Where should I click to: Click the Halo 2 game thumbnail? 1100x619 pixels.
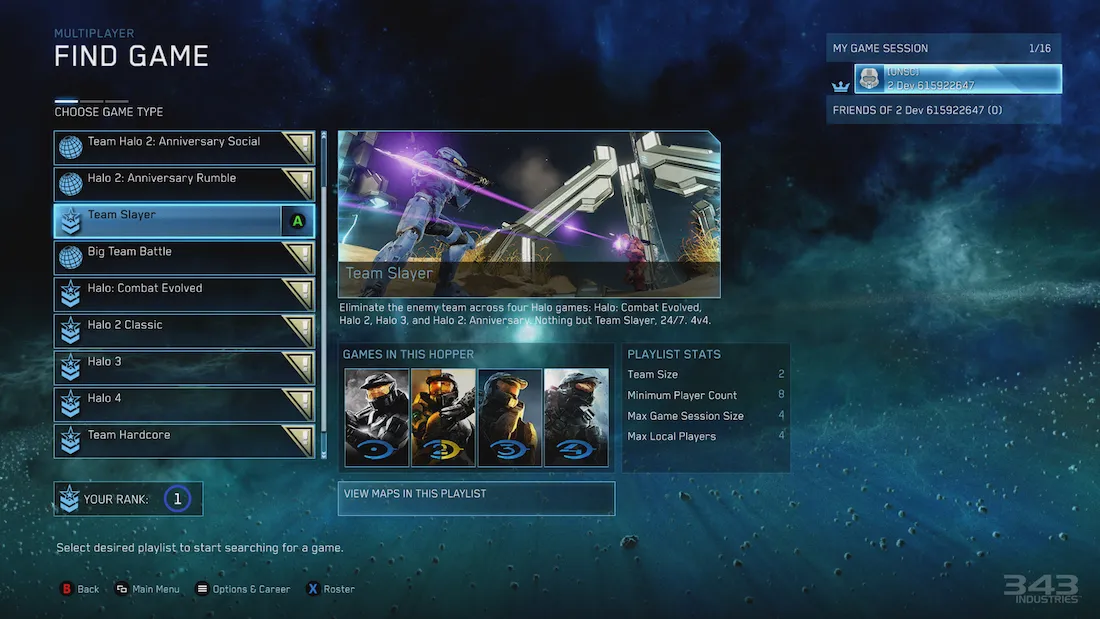pos(443,417)
